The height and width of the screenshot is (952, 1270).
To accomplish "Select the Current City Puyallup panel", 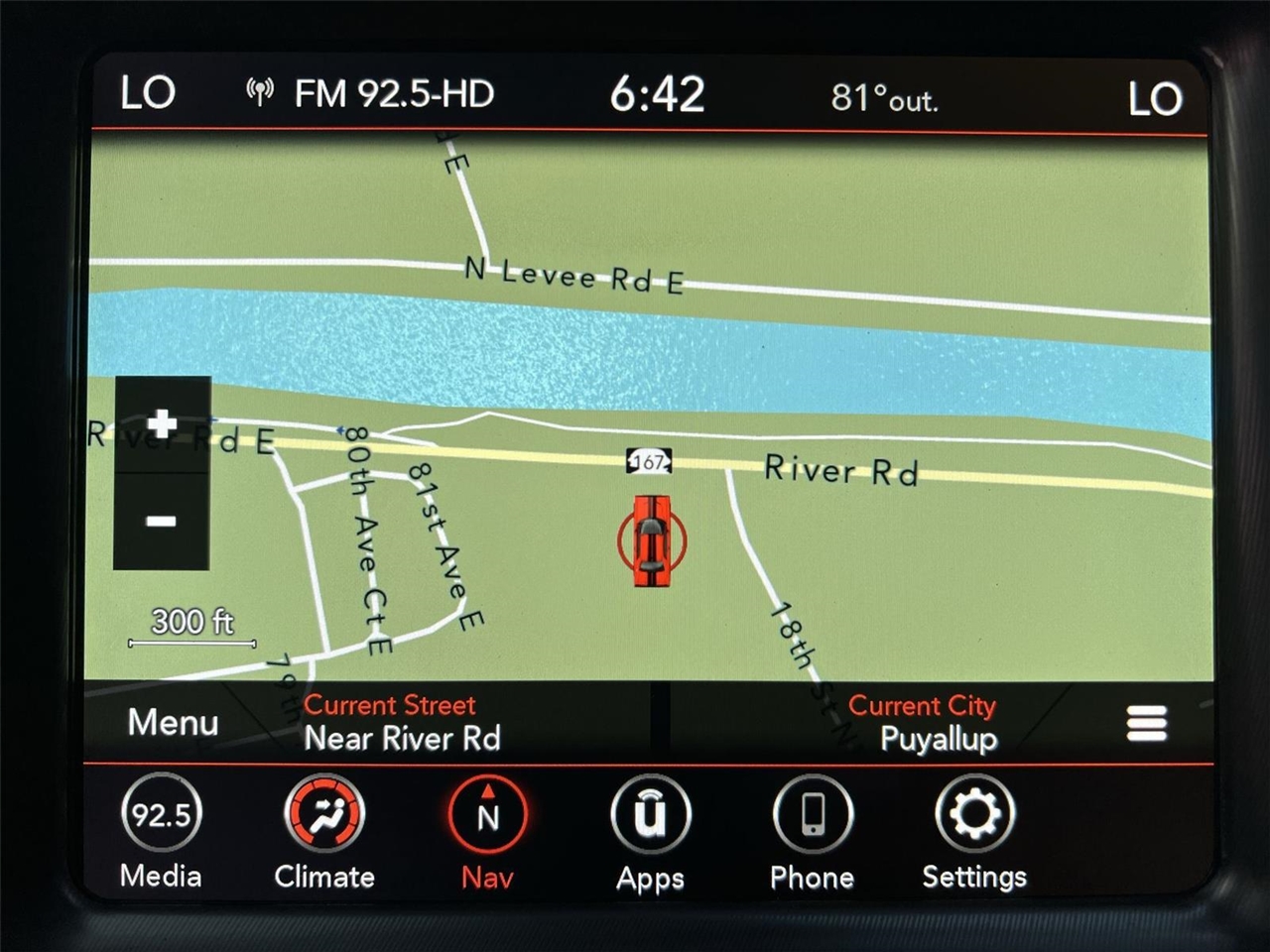I will (x=923, y=722).
